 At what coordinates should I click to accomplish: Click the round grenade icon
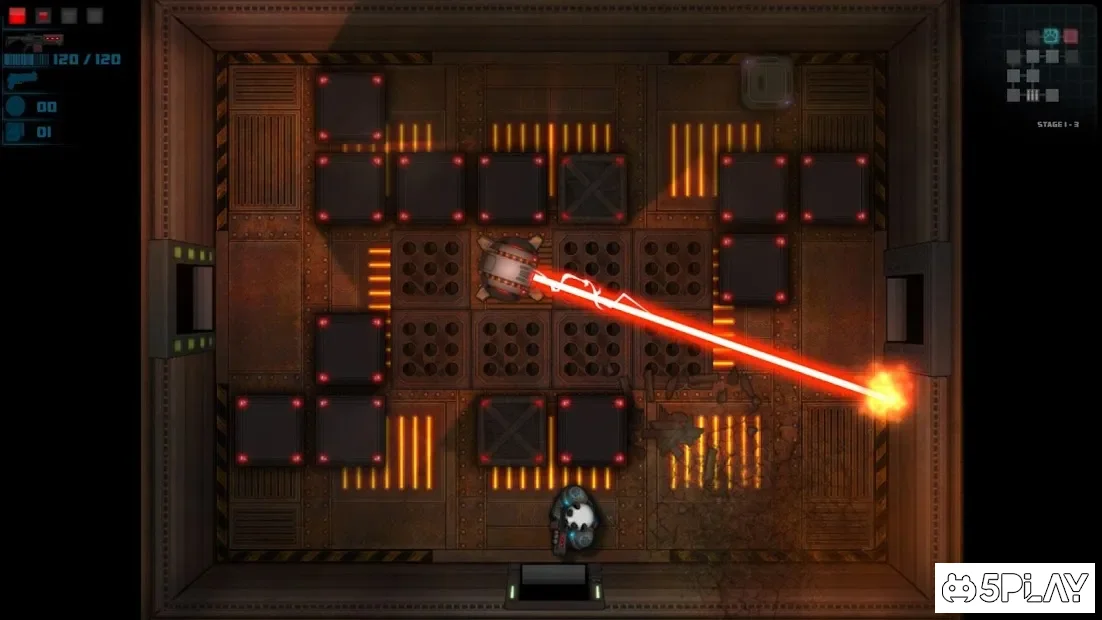point(17,107)
